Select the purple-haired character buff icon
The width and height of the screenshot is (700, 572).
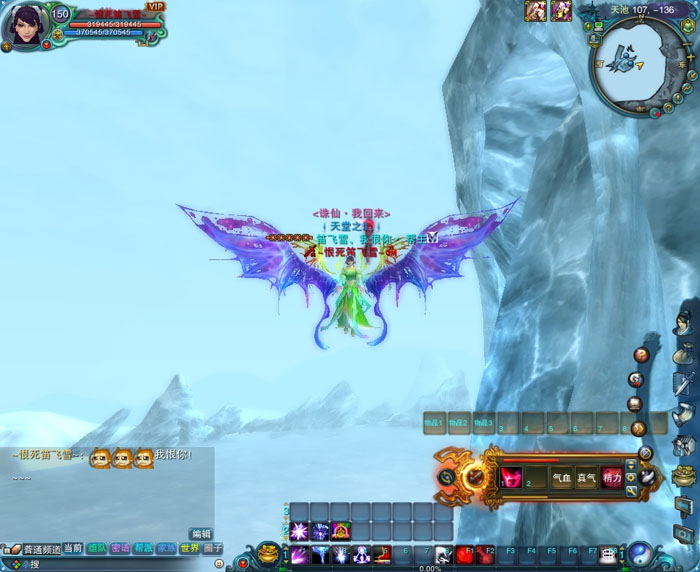(x=561, y=10)
